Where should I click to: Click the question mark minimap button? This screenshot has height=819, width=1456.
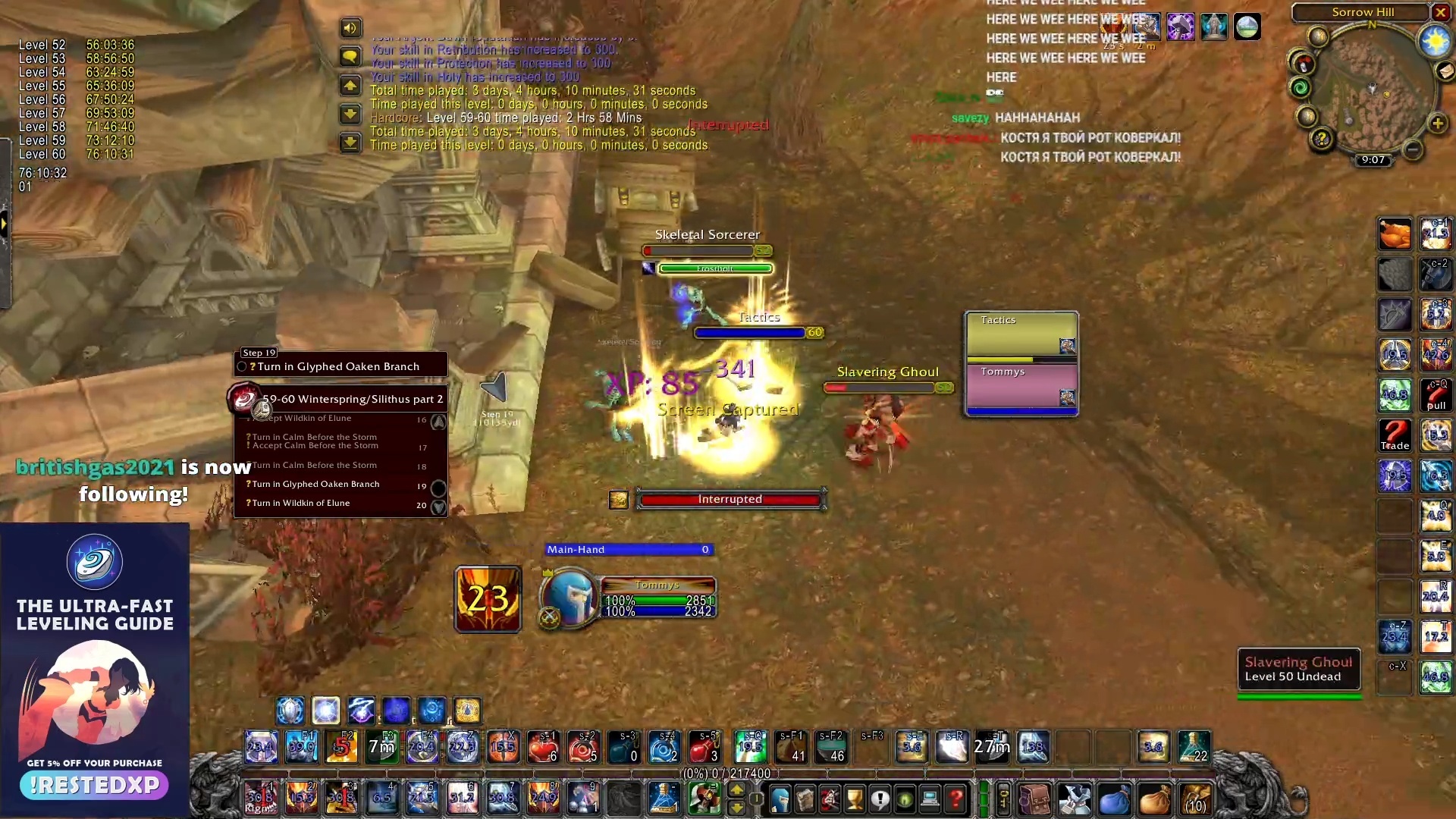1322,139
